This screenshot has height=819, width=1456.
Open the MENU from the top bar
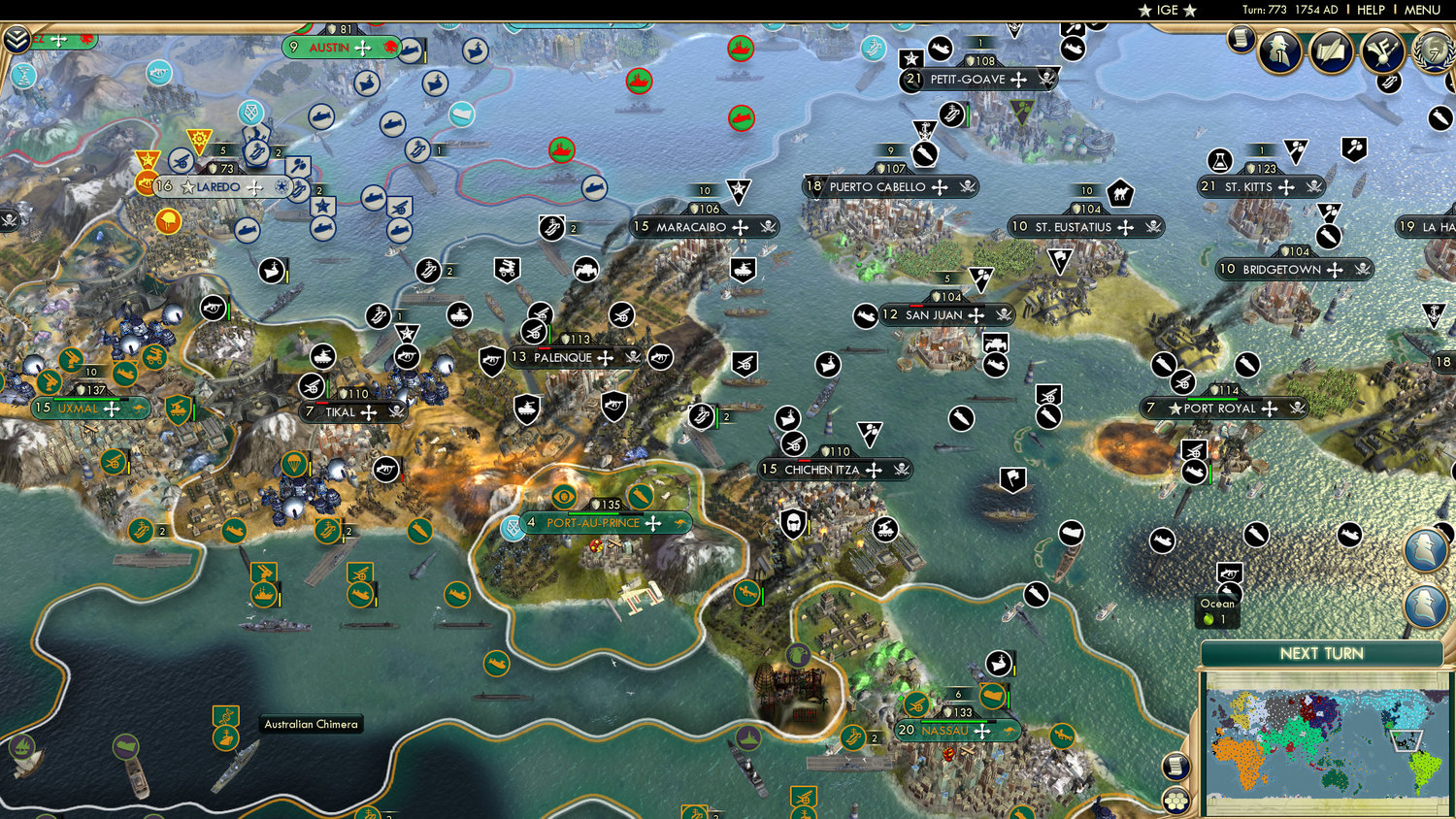click(1422, 10)
